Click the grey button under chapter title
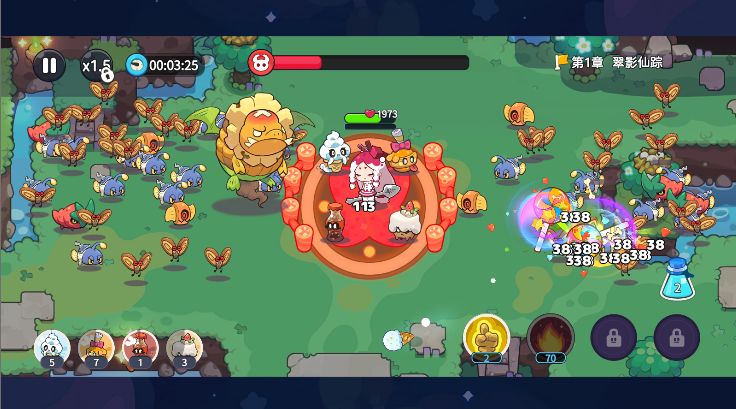This screenshot has height=409, width=736. [711, 79]
